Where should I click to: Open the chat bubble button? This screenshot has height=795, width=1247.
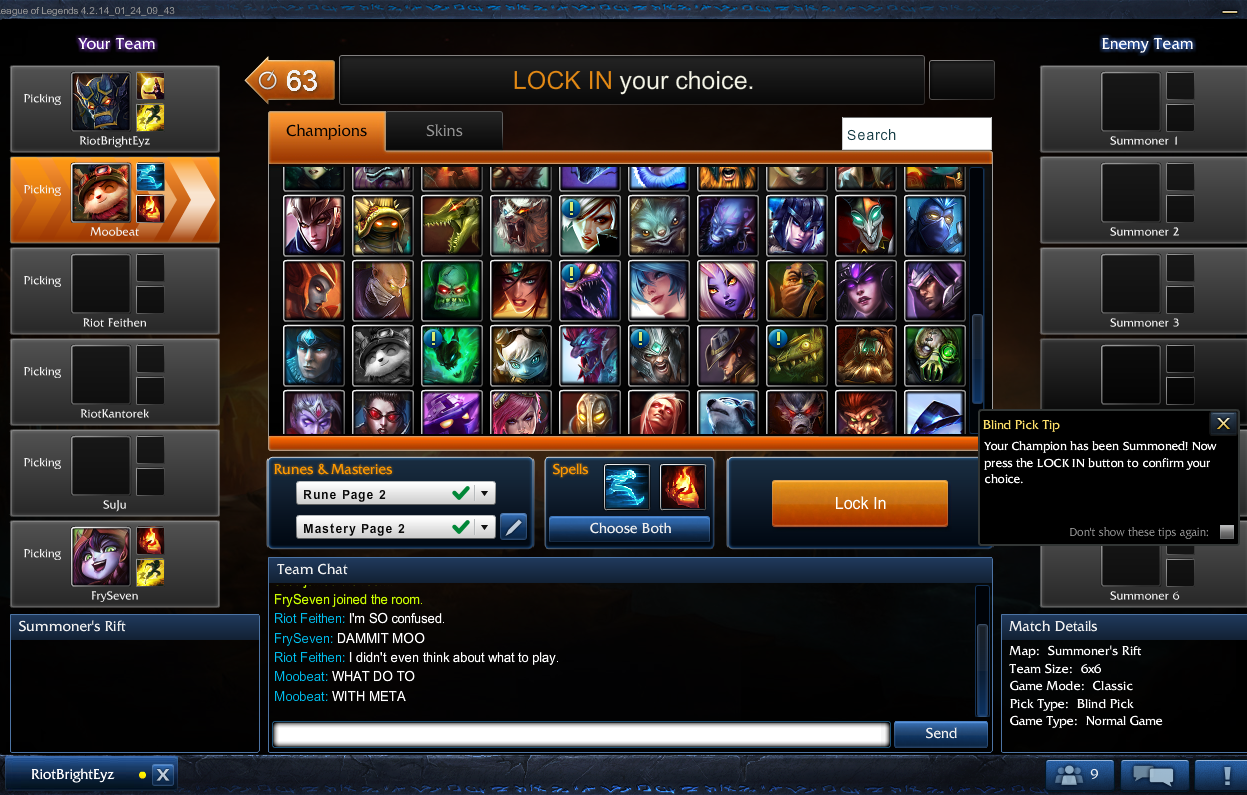click(x=1155, y=774)
